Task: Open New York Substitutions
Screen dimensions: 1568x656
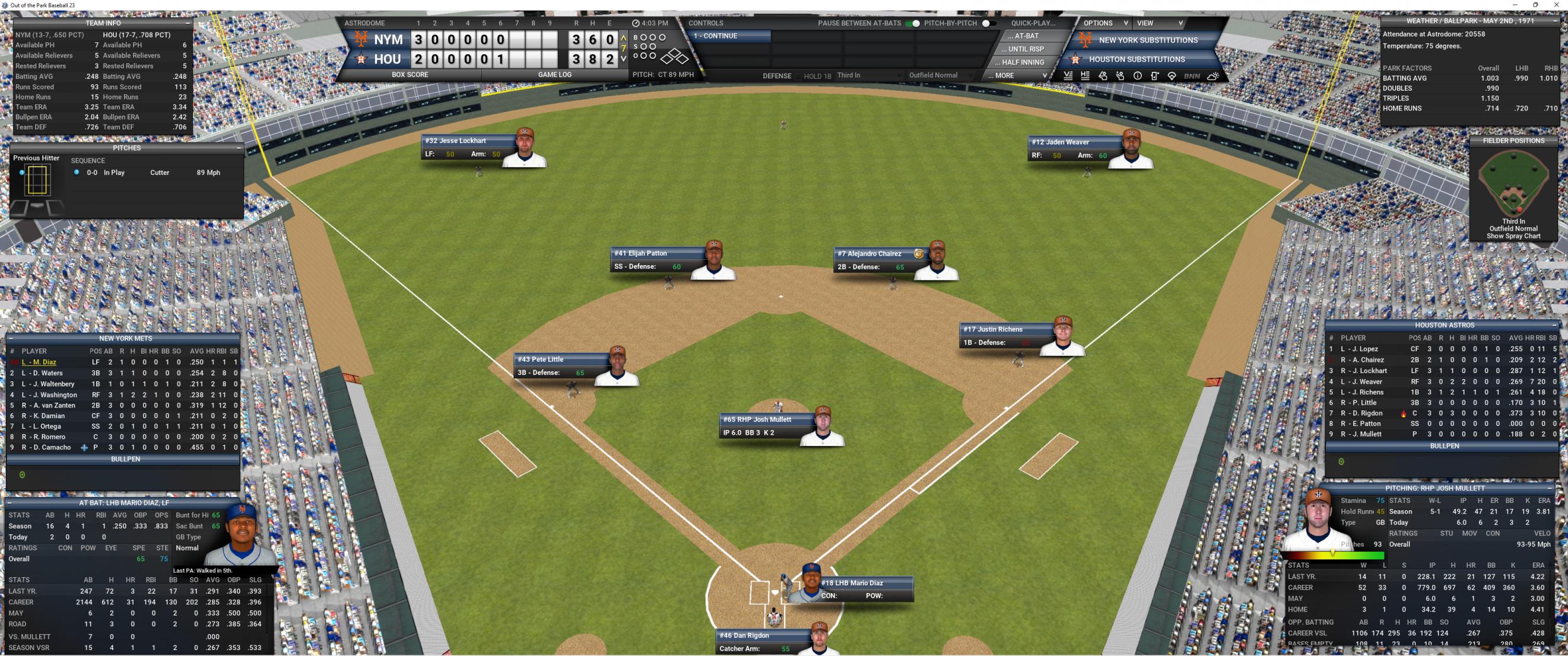Action: pos(1147,40)
